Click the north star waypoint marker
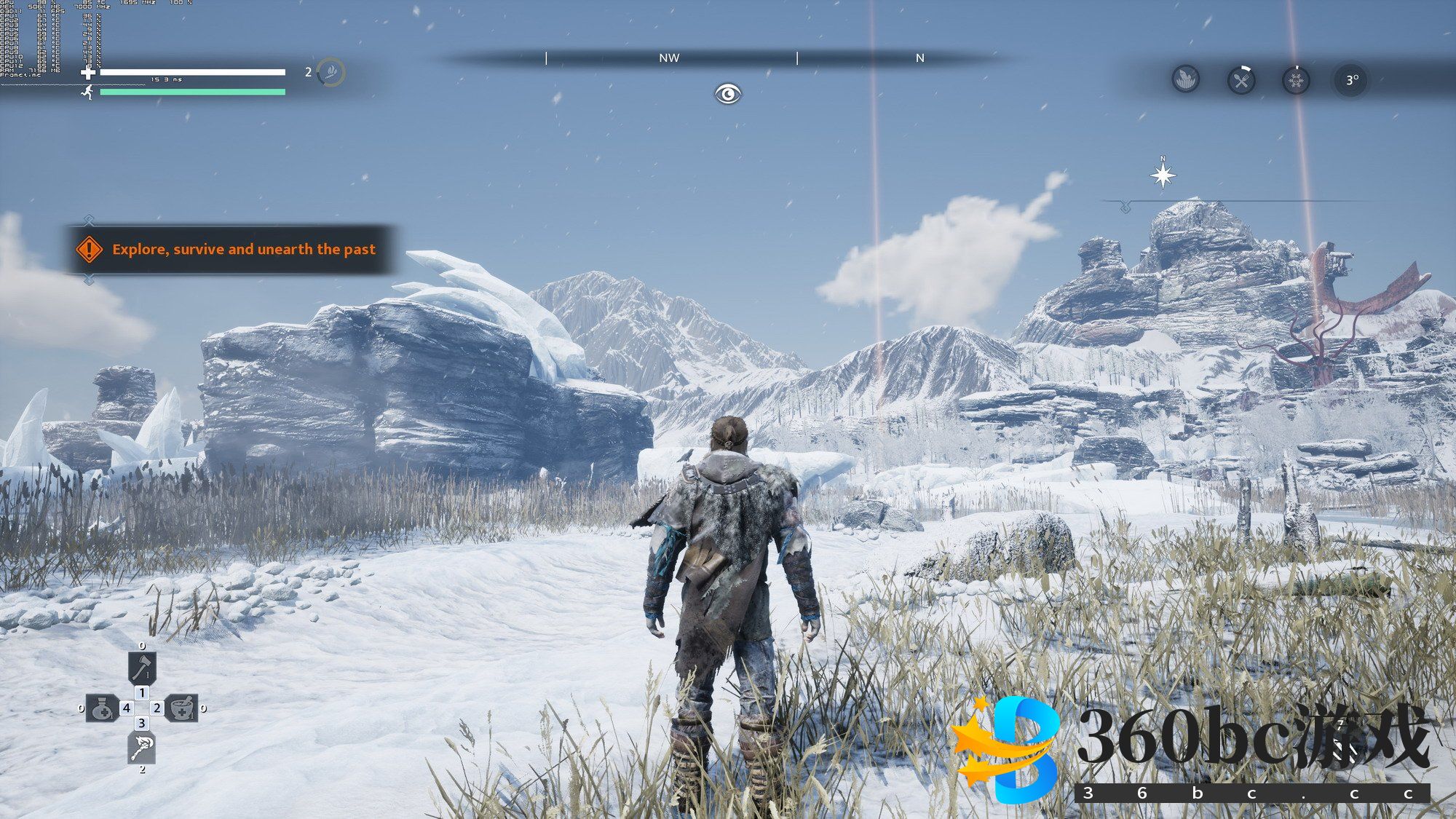The height and width of the screenshot is (819, 1456). 1163,175
